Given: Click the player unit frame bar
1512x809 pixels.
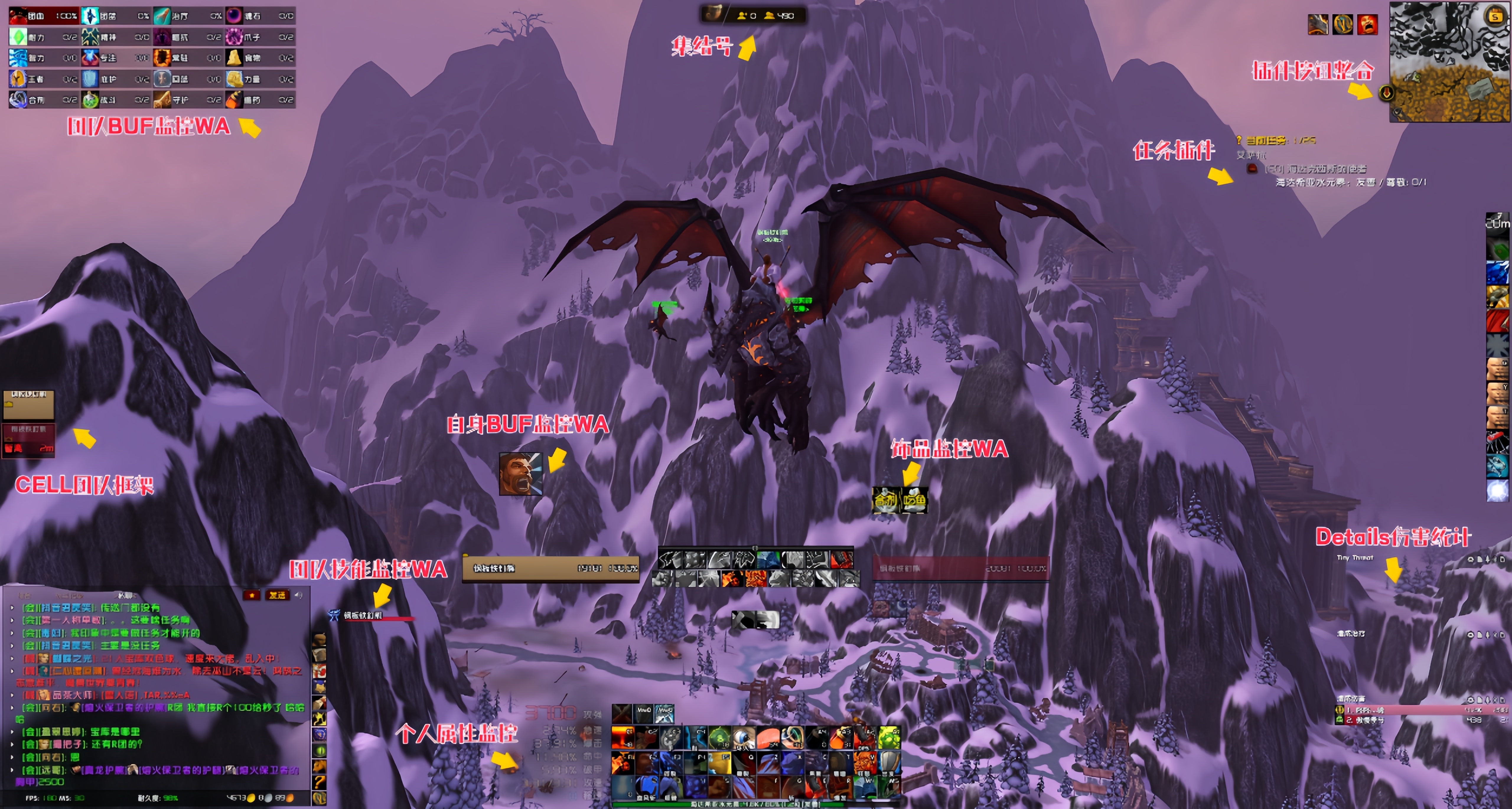Looking at the screenshot, I should [x=550, y=568].
